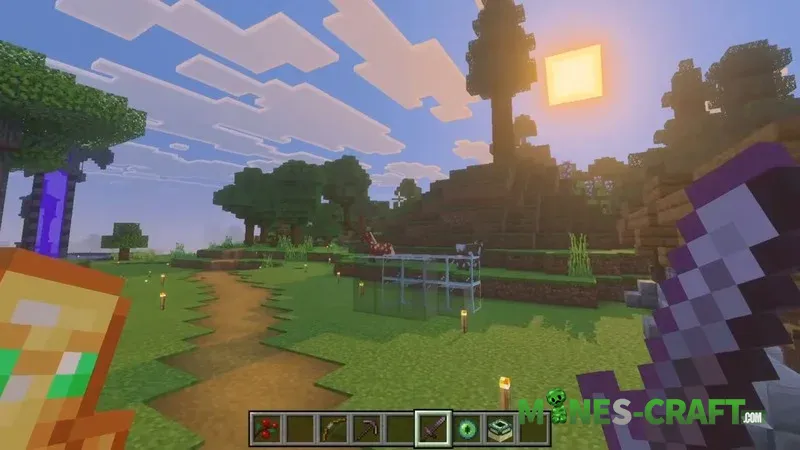Select the red berries hotbar slot
The width and height of the screenshot is (800, 450).
[x=266, y=430]
